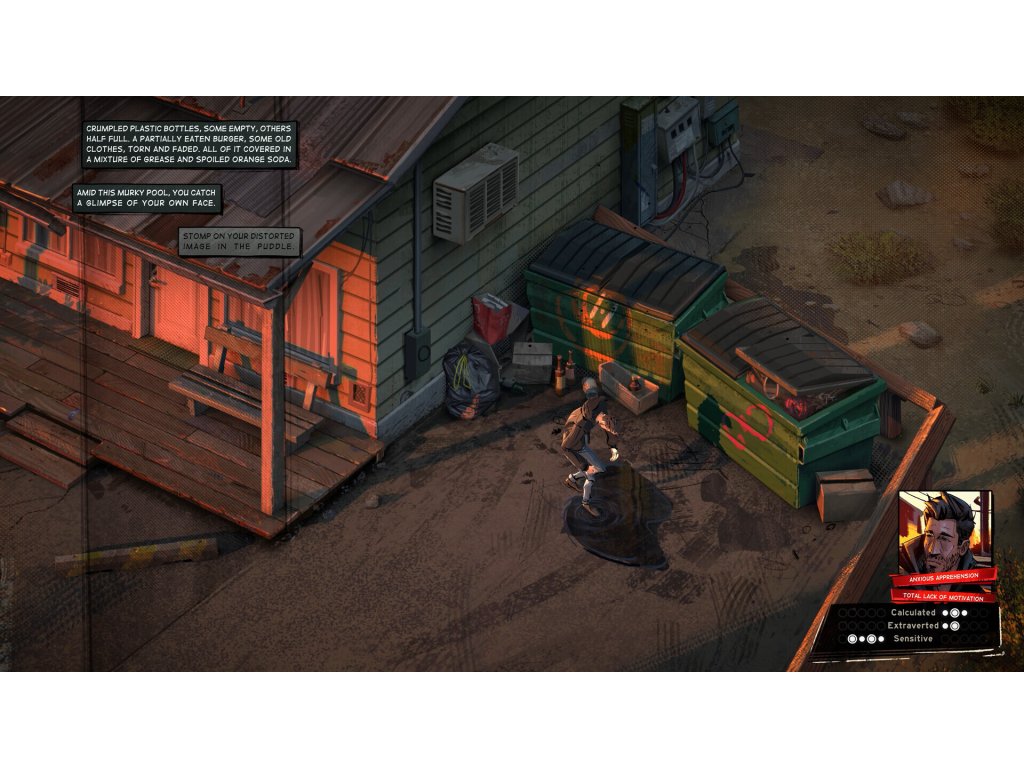
Task: Select the Total Lack of Motivation tag
Action: click(944, 595)
